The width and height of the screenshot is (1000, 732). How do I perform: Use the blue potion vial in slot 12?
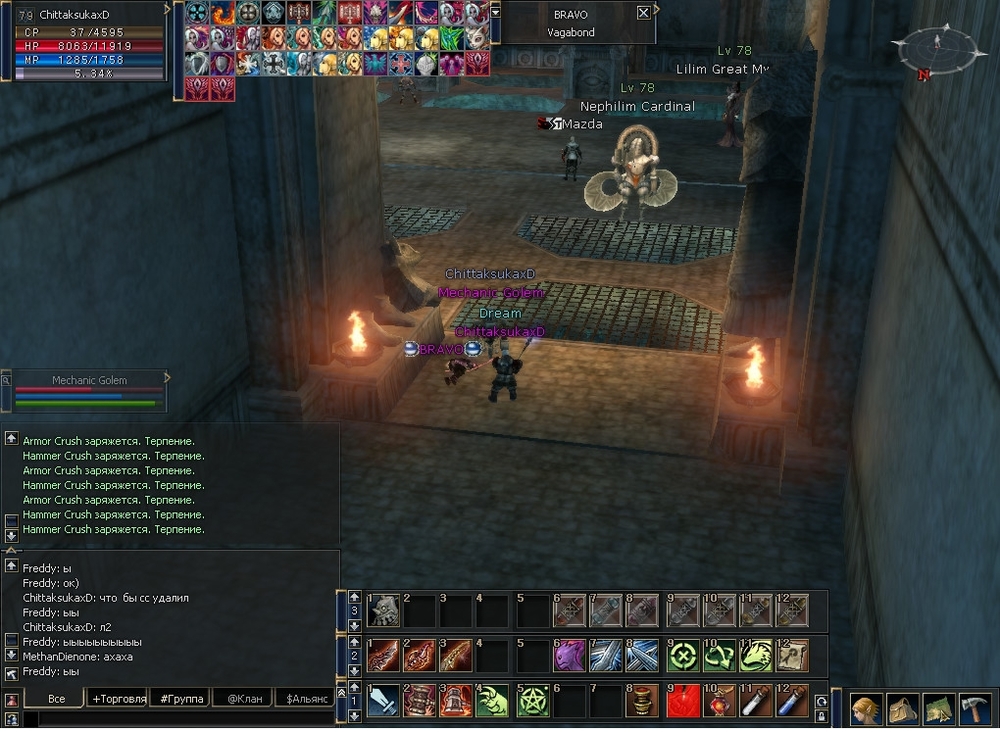791,701
